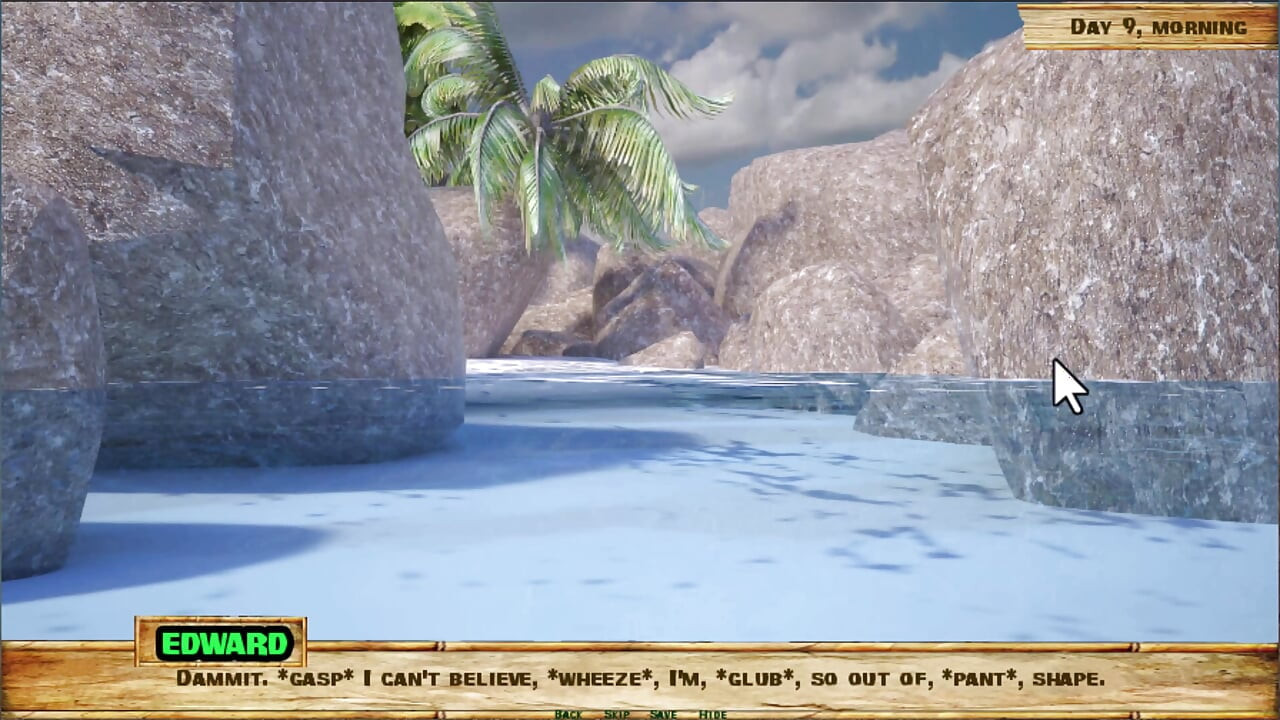Click the Back option to rewind dialogue

pos(570,714)
